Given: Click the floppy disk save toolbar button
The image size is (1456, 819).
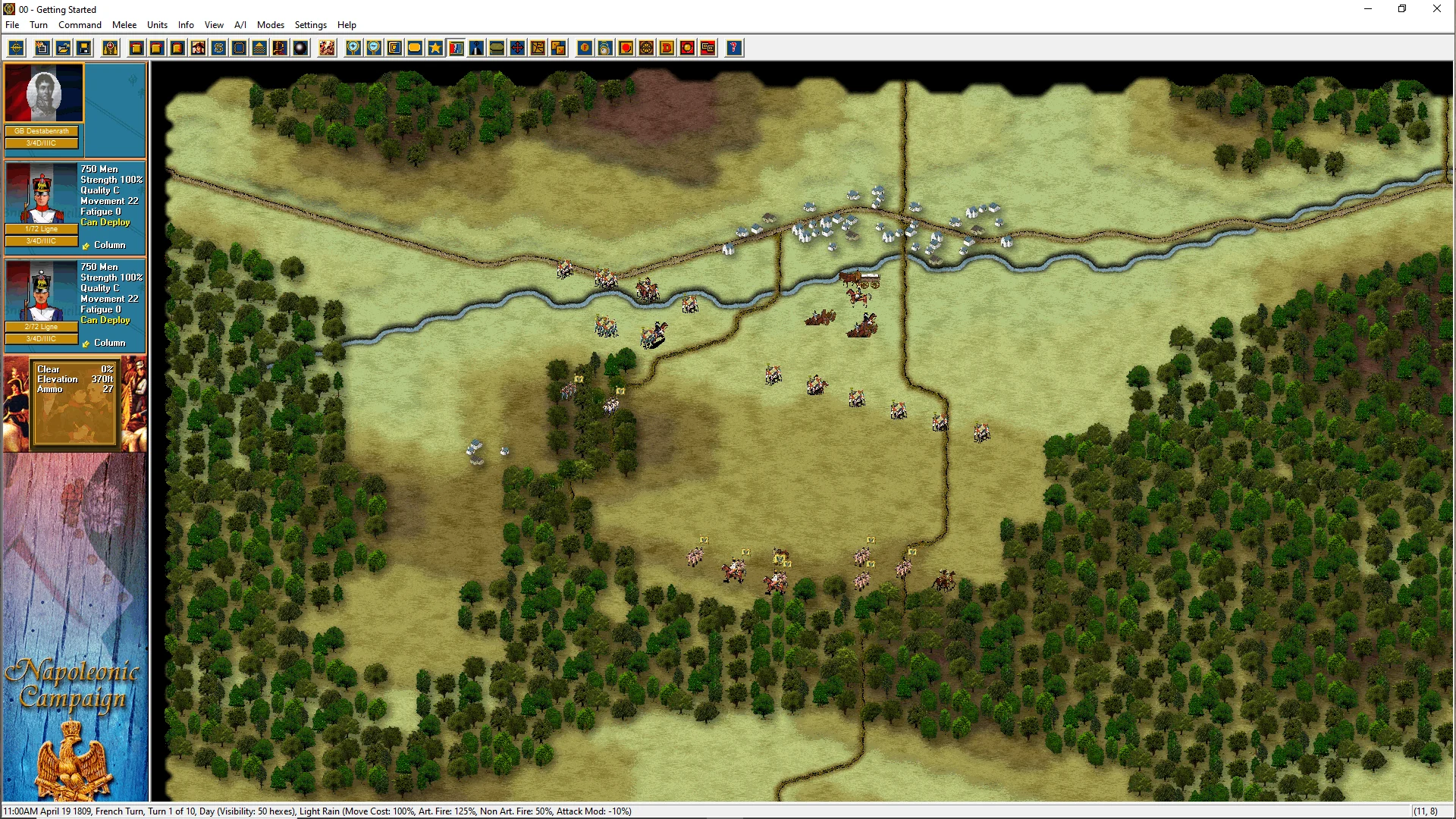Looking at the screenshot, I should coord(84,49).
